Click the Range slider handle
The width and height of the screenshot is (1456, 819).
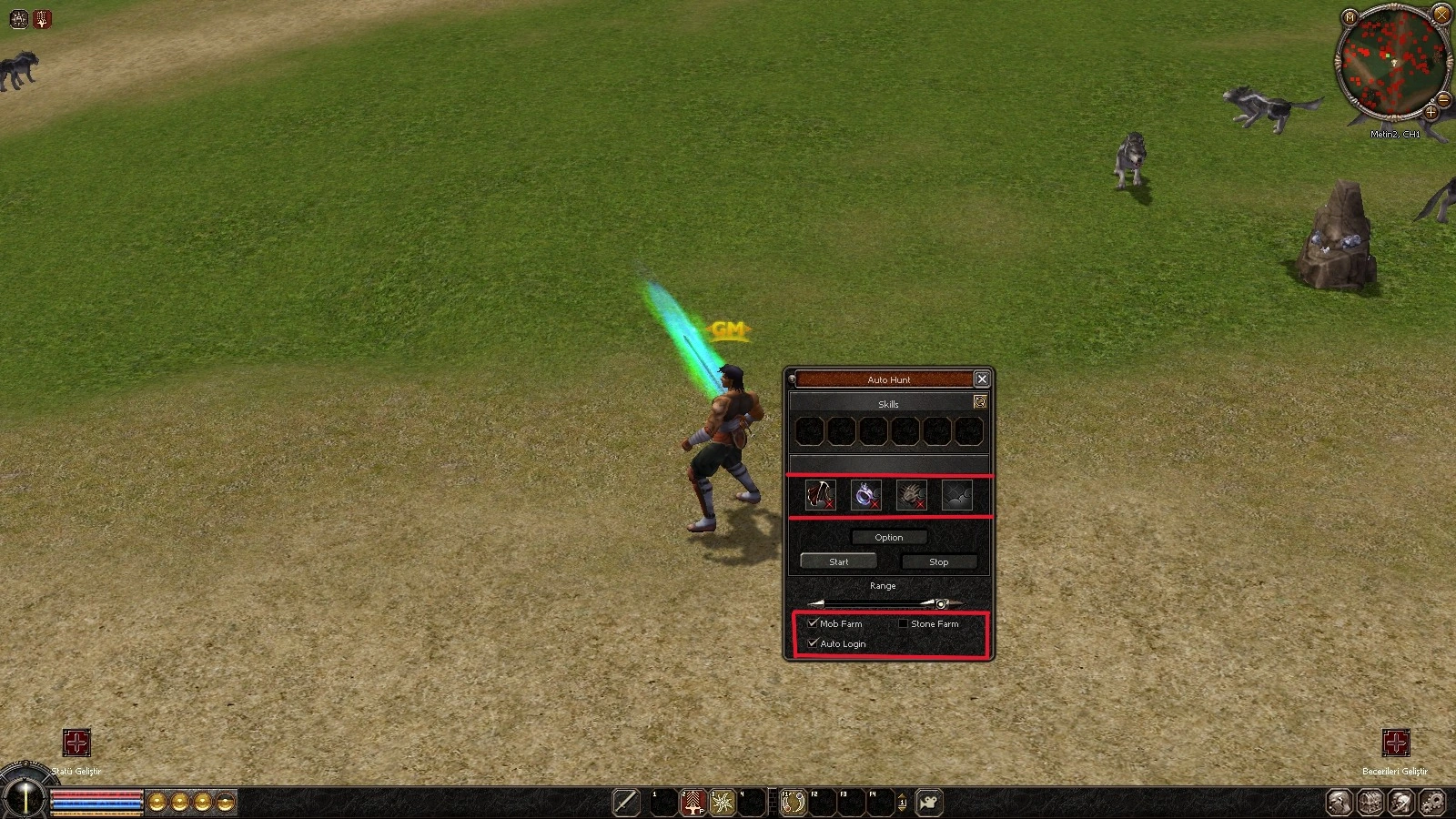click(x=941, y=603)
